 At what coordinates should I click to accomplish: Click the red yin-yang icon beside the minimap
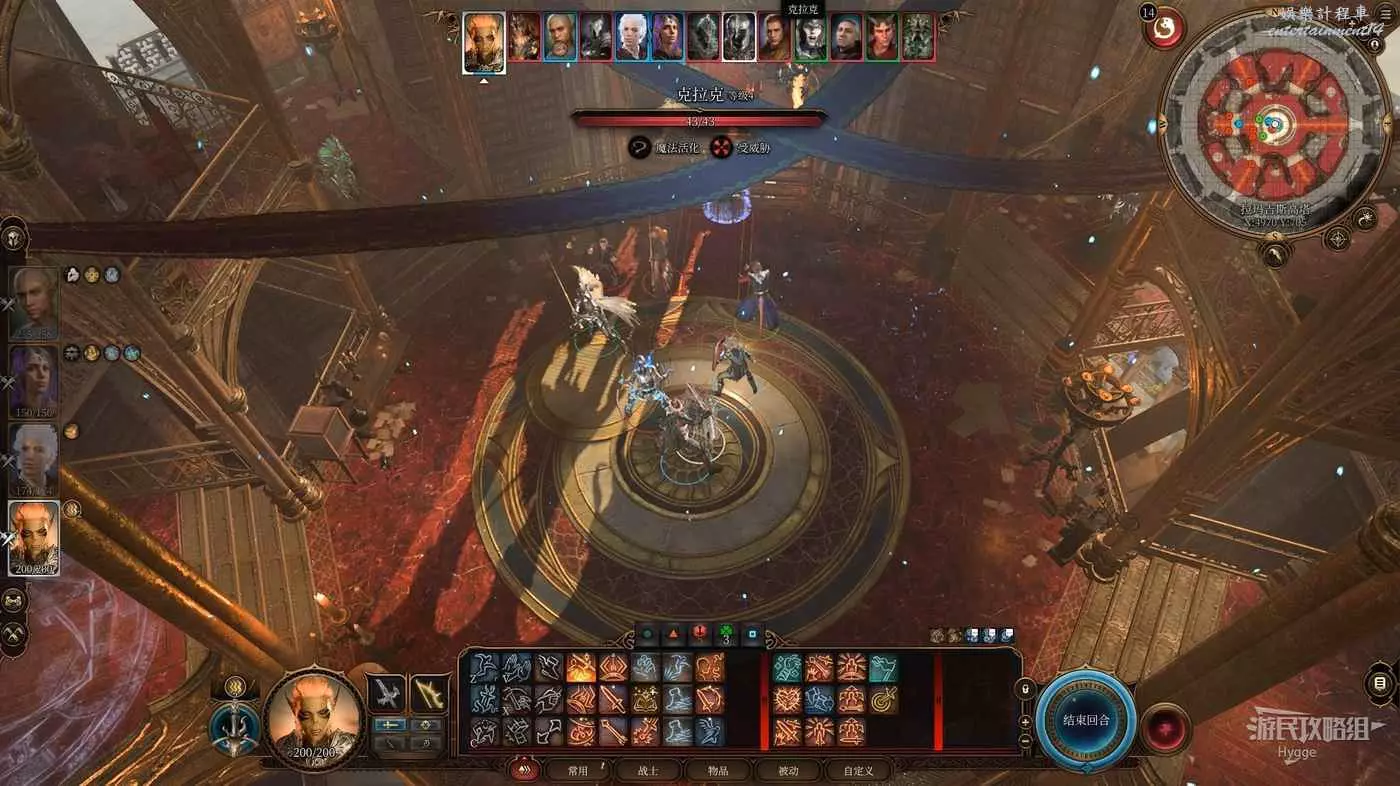coord(1164,28)
